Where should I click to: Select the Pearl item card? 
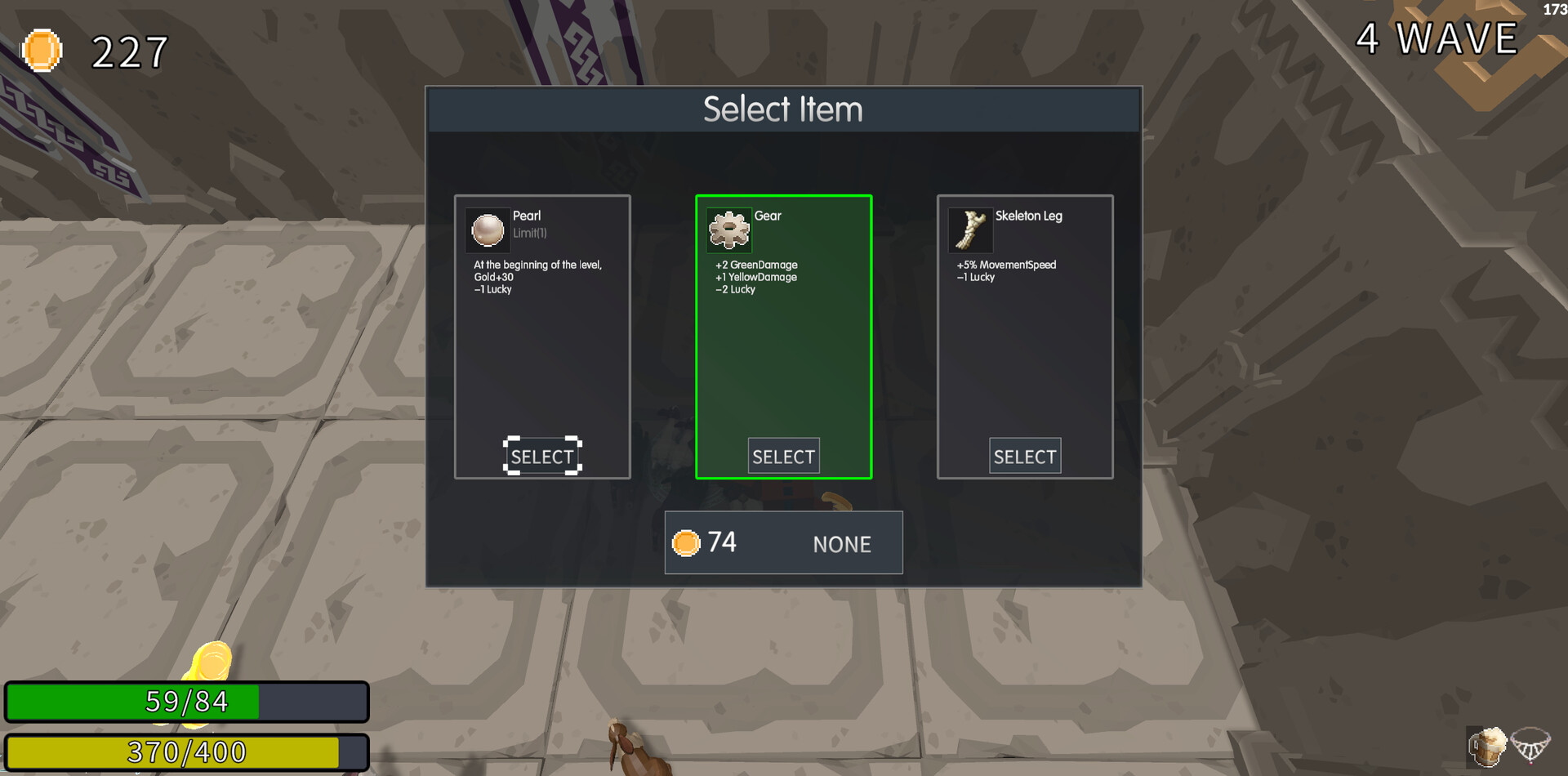point(541,456)
